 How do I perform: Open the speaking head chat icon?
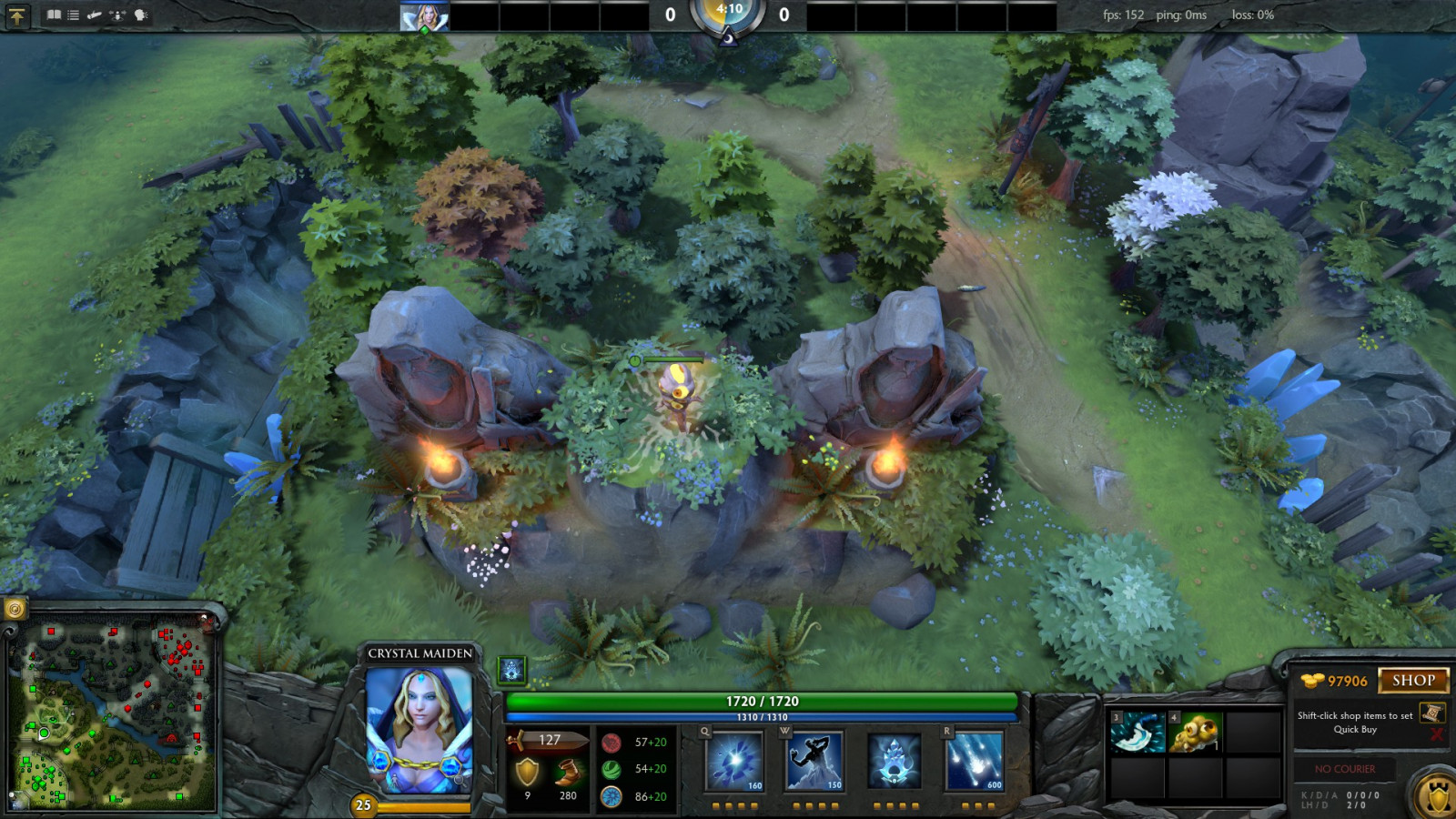pyautogui.click(x=141, y=15)
